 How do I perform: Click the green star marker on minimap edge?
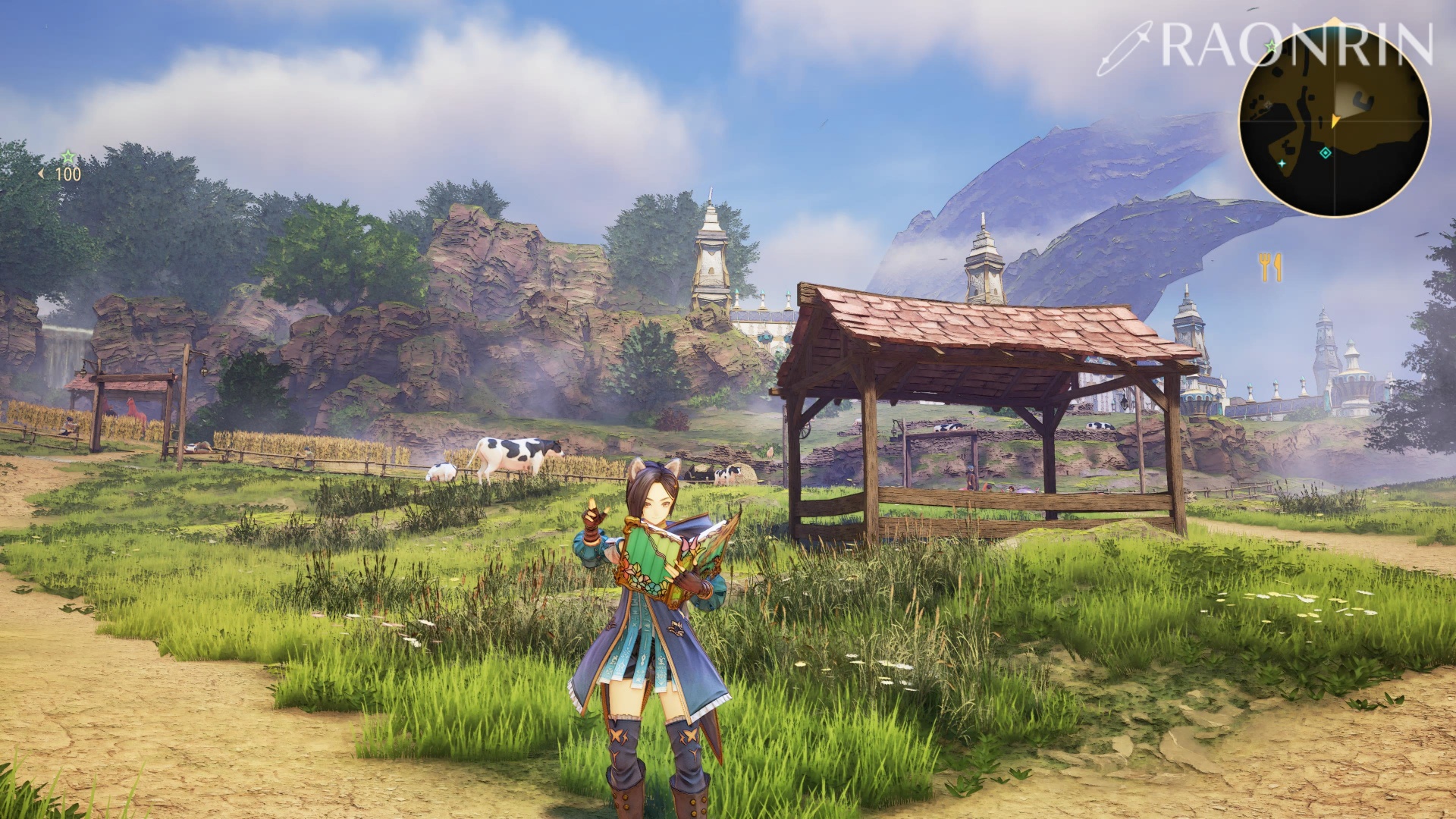click(1271, 47)
